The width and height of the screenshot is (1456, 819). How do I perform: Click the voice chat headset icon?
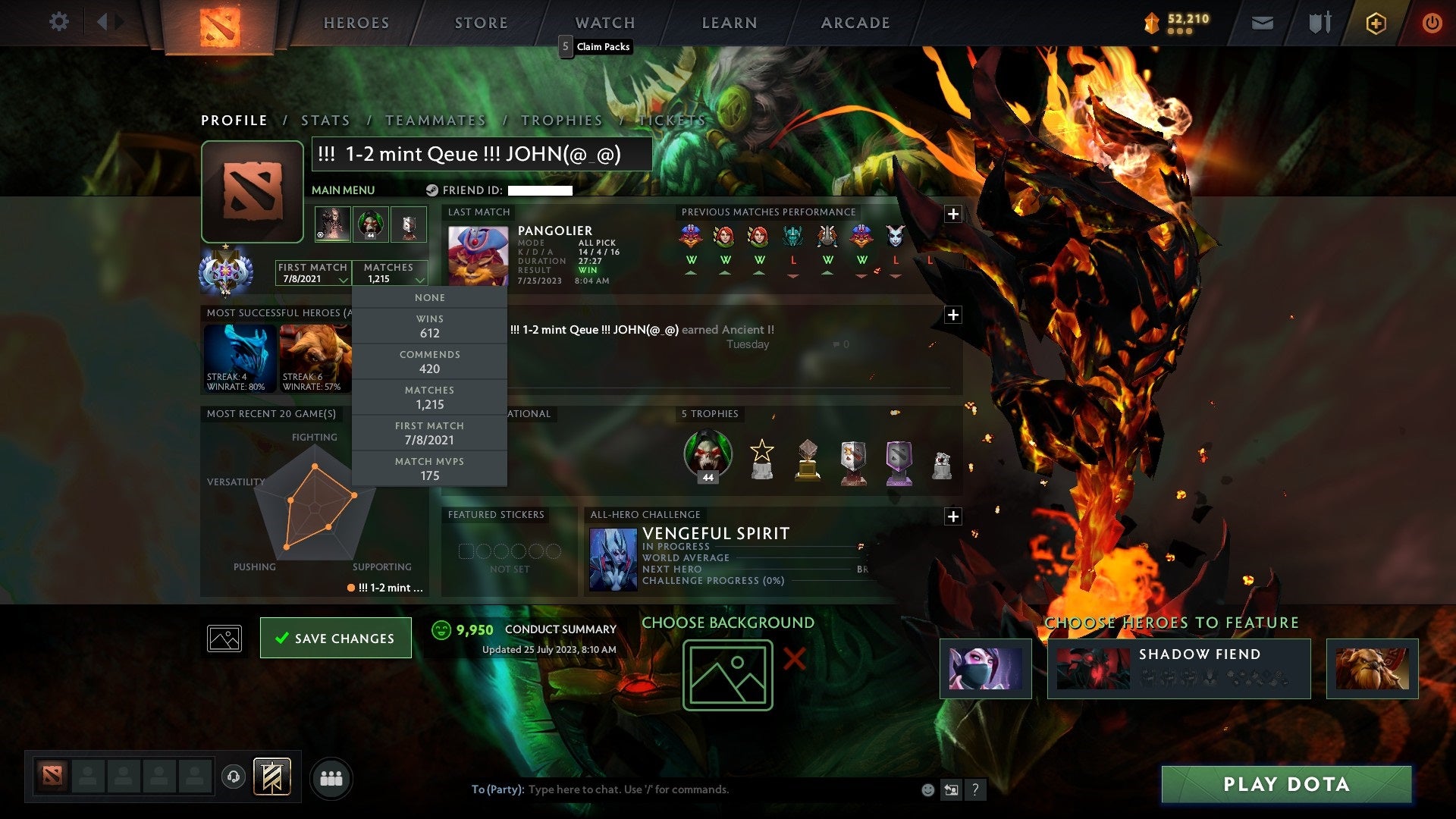[234, 777]
